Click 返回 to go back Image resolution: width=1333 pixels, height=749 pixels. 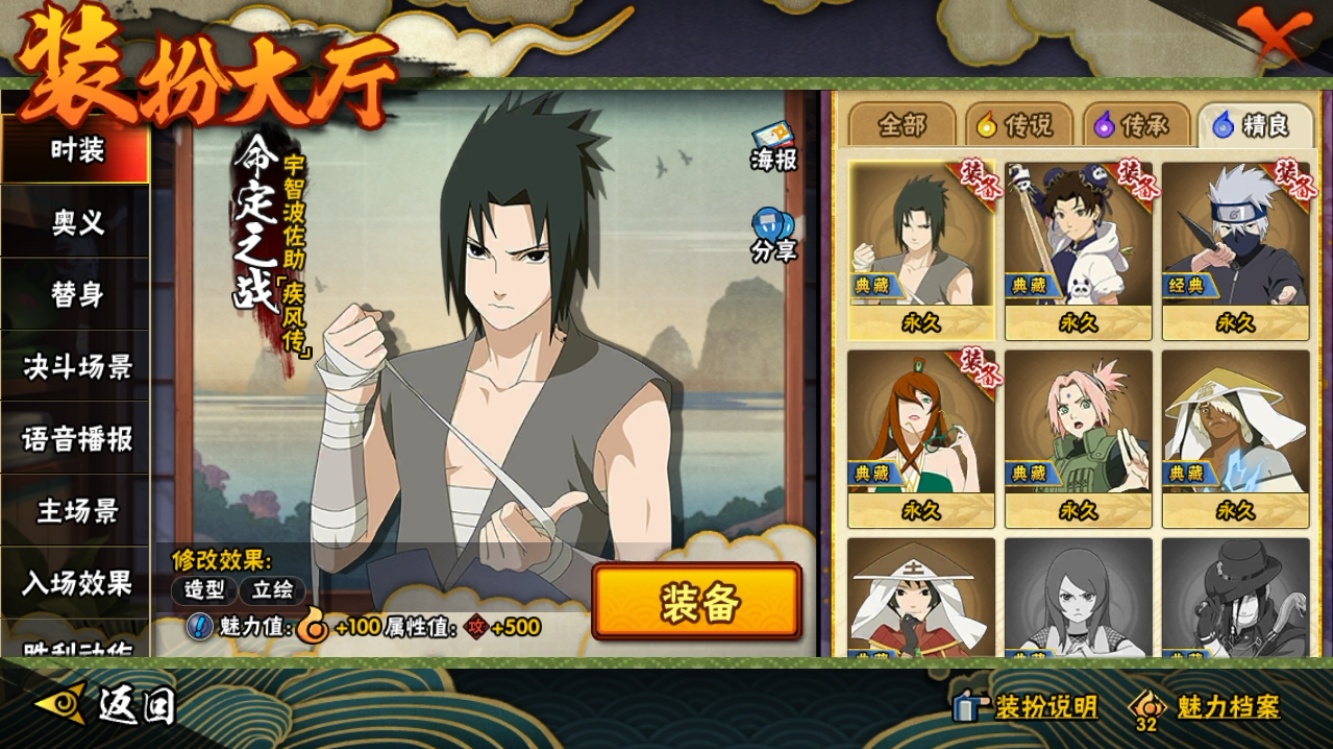tap(110, 705)
